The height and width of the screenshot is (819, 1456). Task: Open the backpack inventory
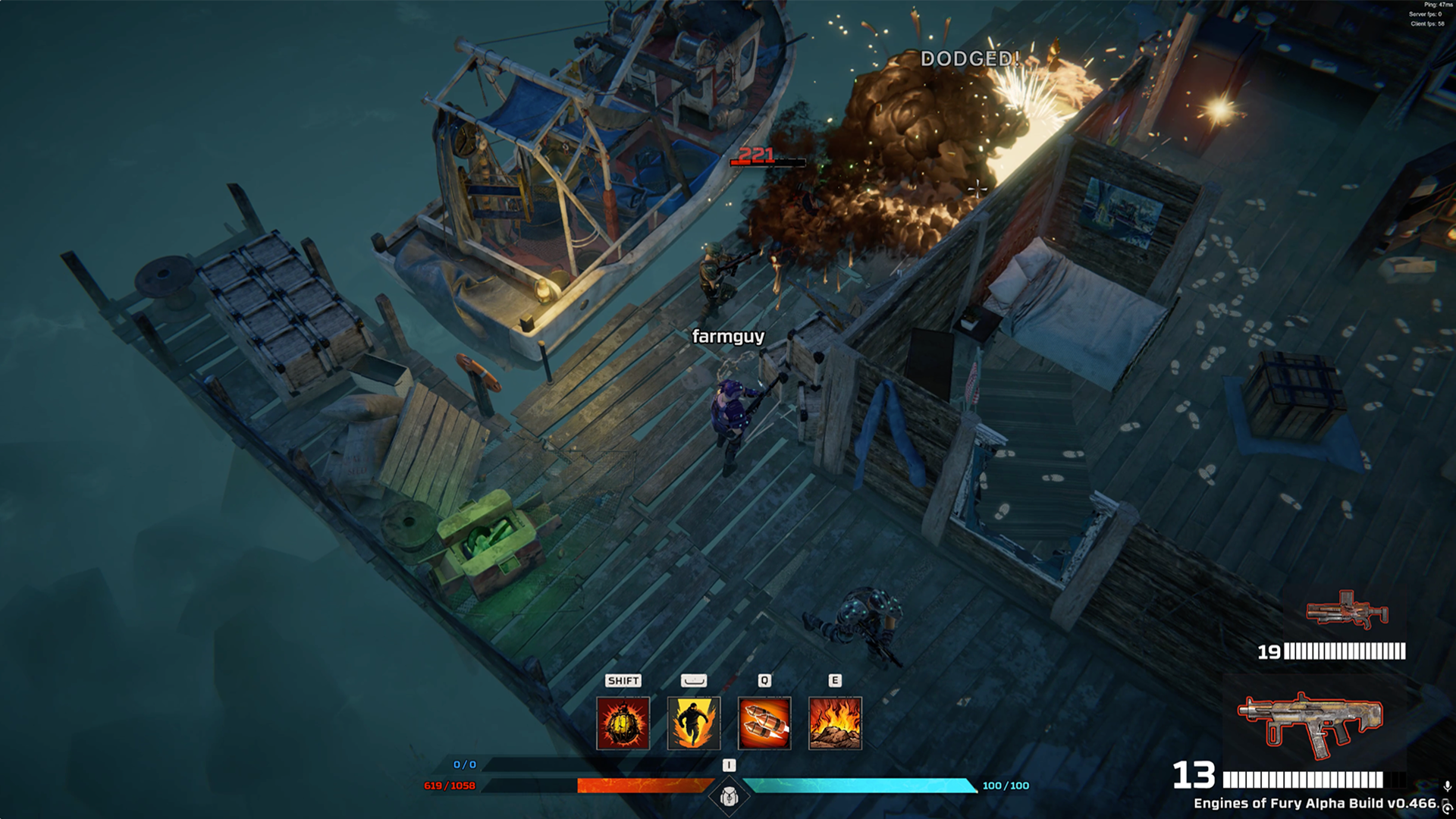[729, 796]
